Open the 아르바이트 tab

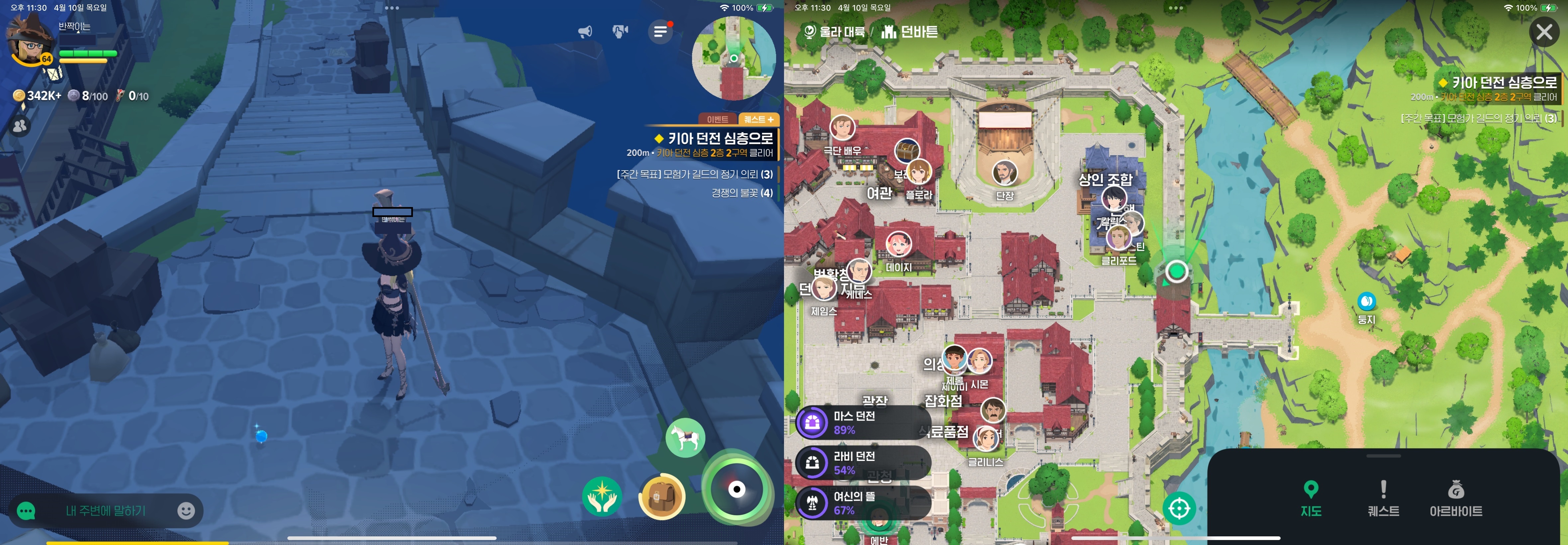pyautogui.click(x=1455, y=498)
